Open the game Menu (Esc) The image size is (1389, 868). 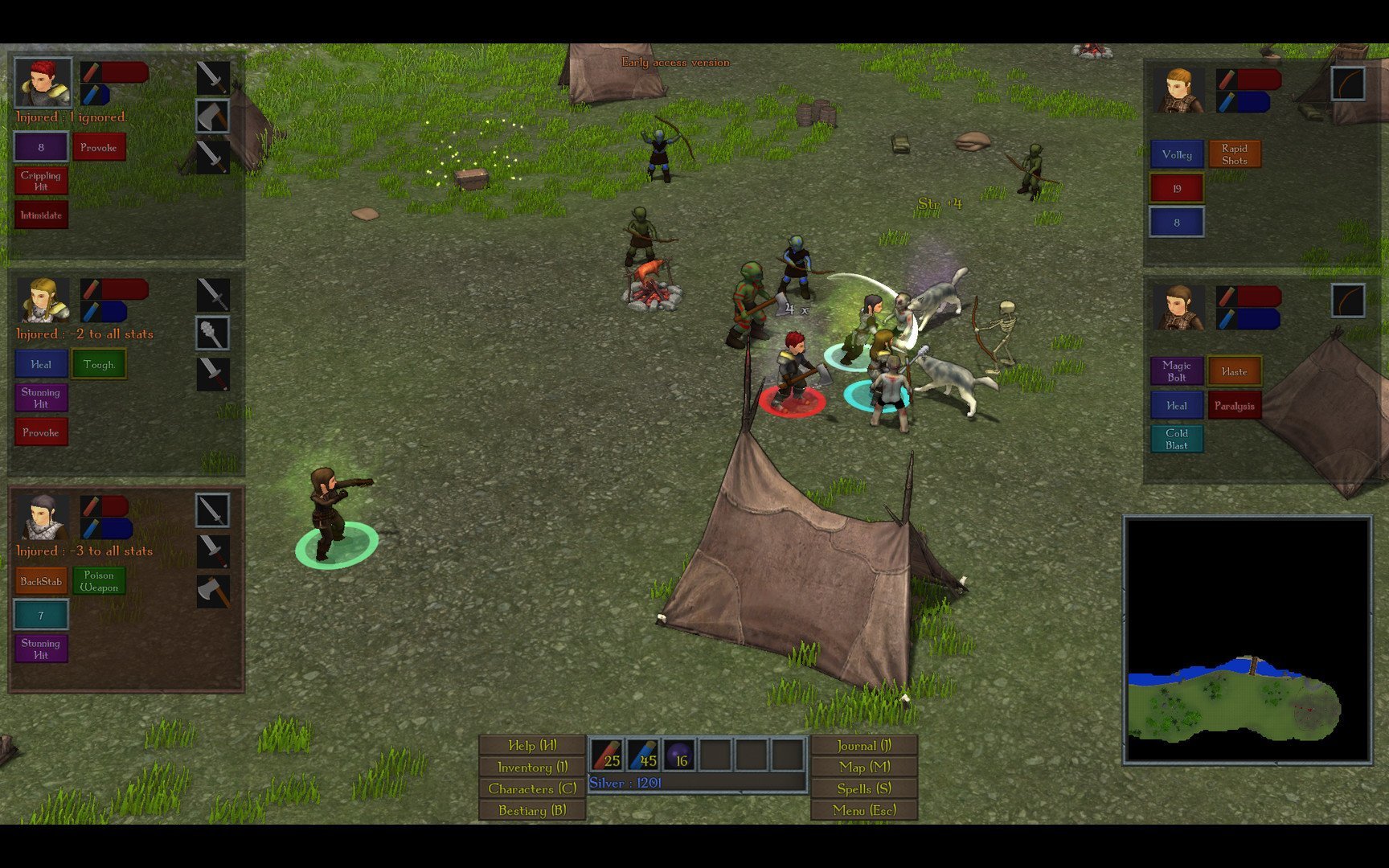pos(864,810)
